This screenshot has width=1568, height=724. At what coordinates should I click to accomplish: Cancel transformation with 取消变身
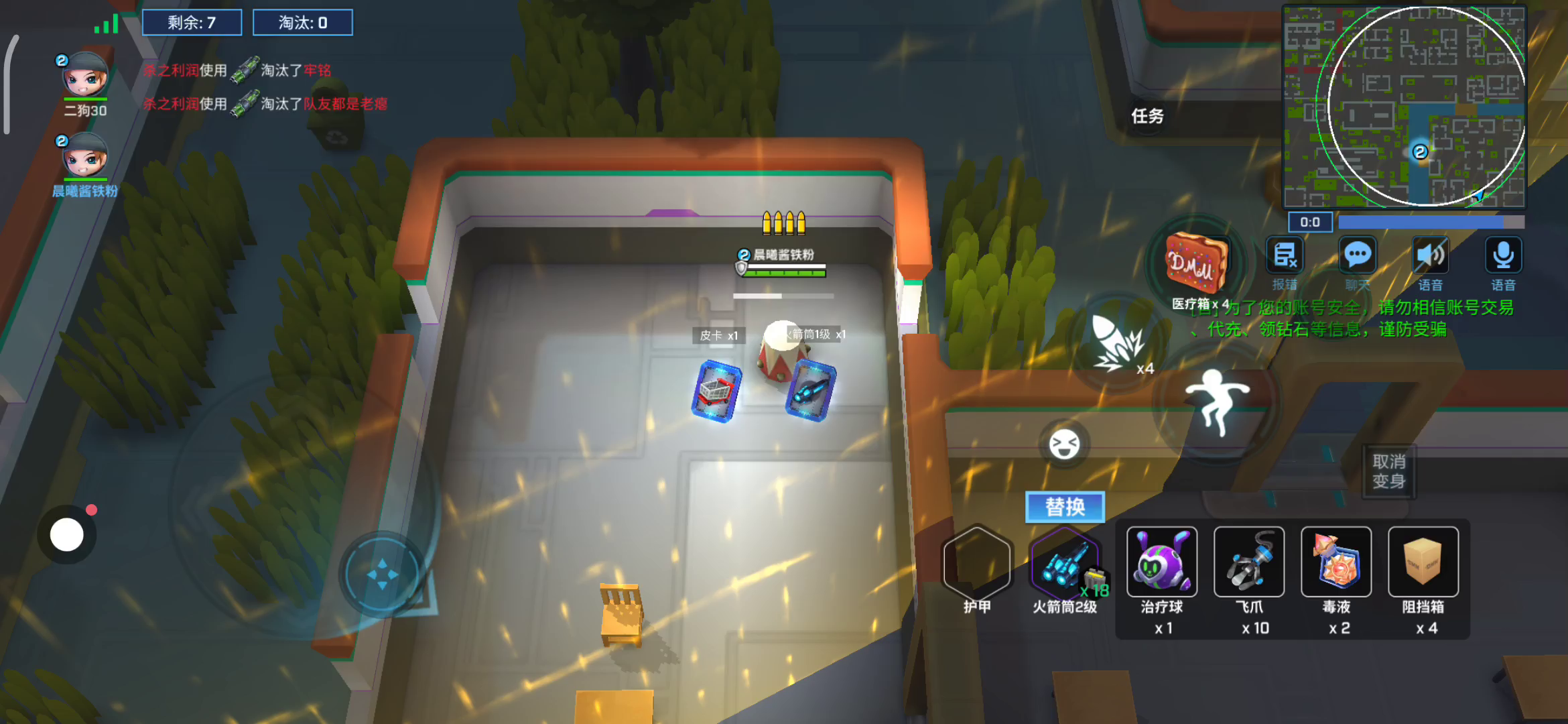1388,471
